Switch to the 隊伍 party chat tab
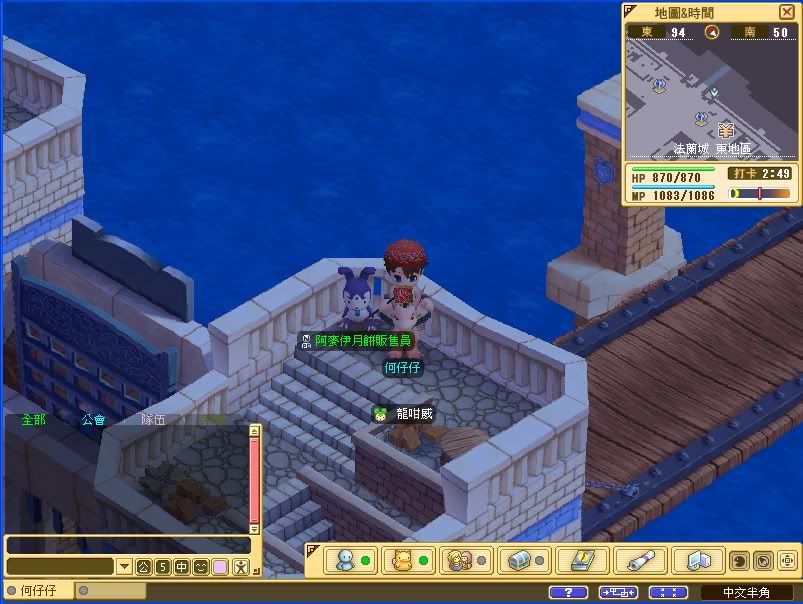This screenshot has height=604, width=803. pyautogui.click(x=153, y=420)
